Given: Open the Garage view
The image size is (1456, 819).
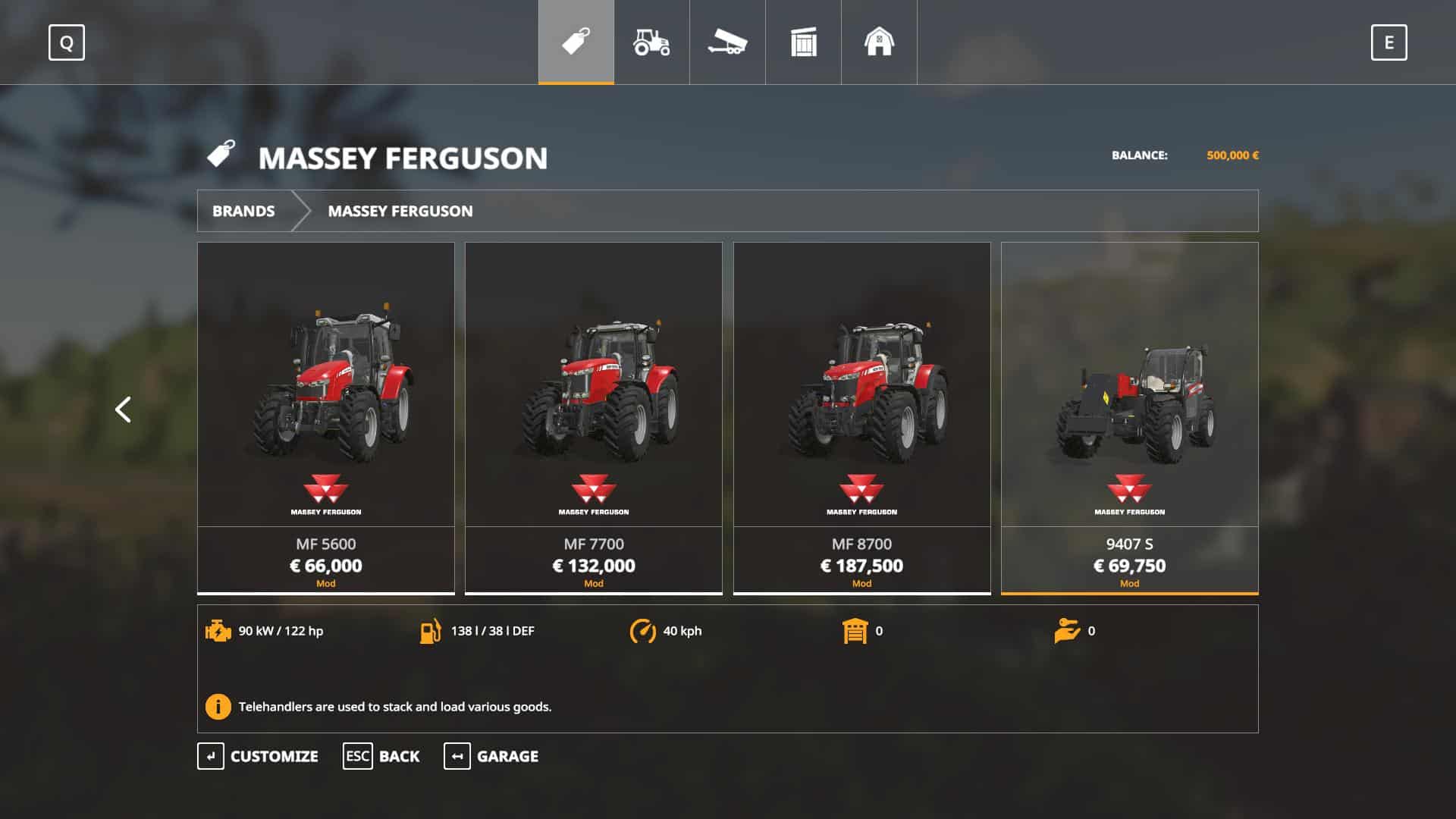Looking at the screenshot, I should point(491,756).
